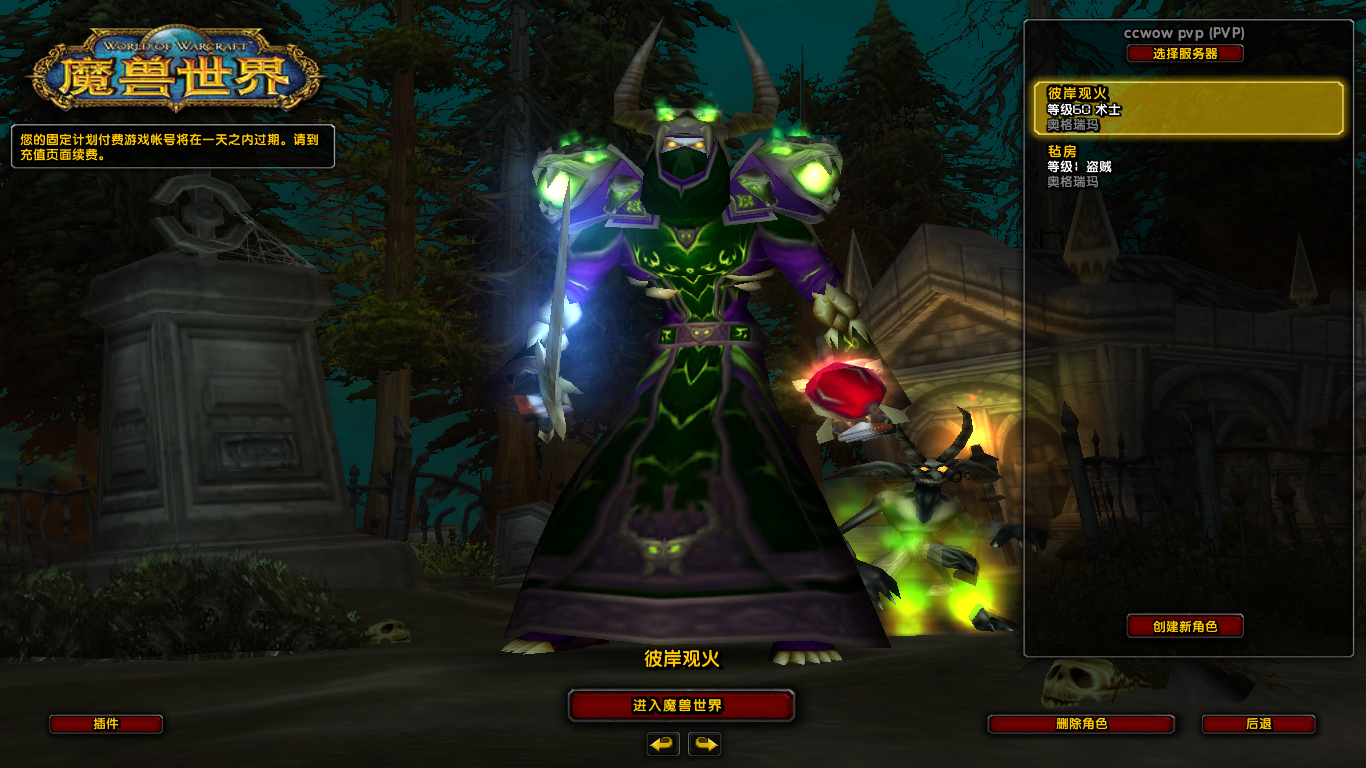Go back with the 后退 button
This screenshot has width=1366, height=768.
pyautogui.click(x=1258, y=724)
